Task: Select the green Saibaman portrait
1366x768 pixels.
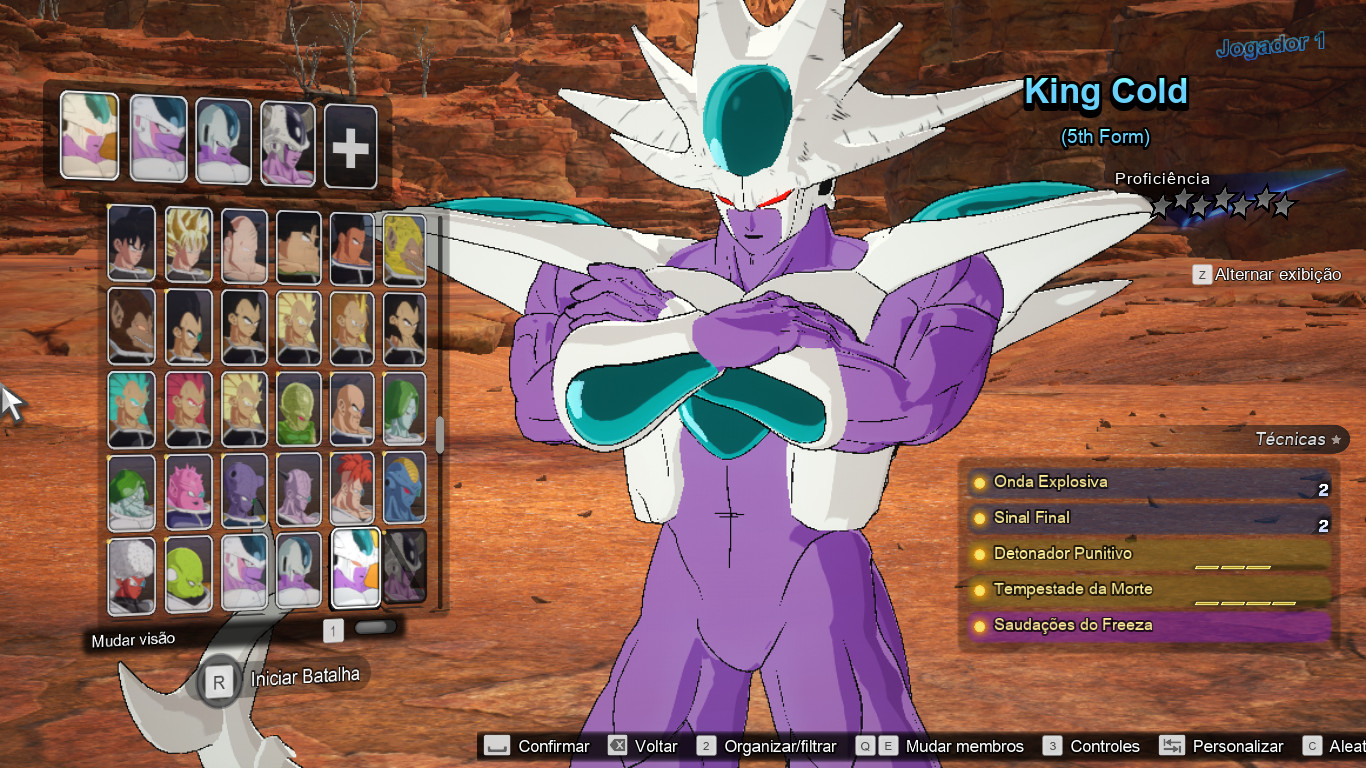Action: (298, 408)
